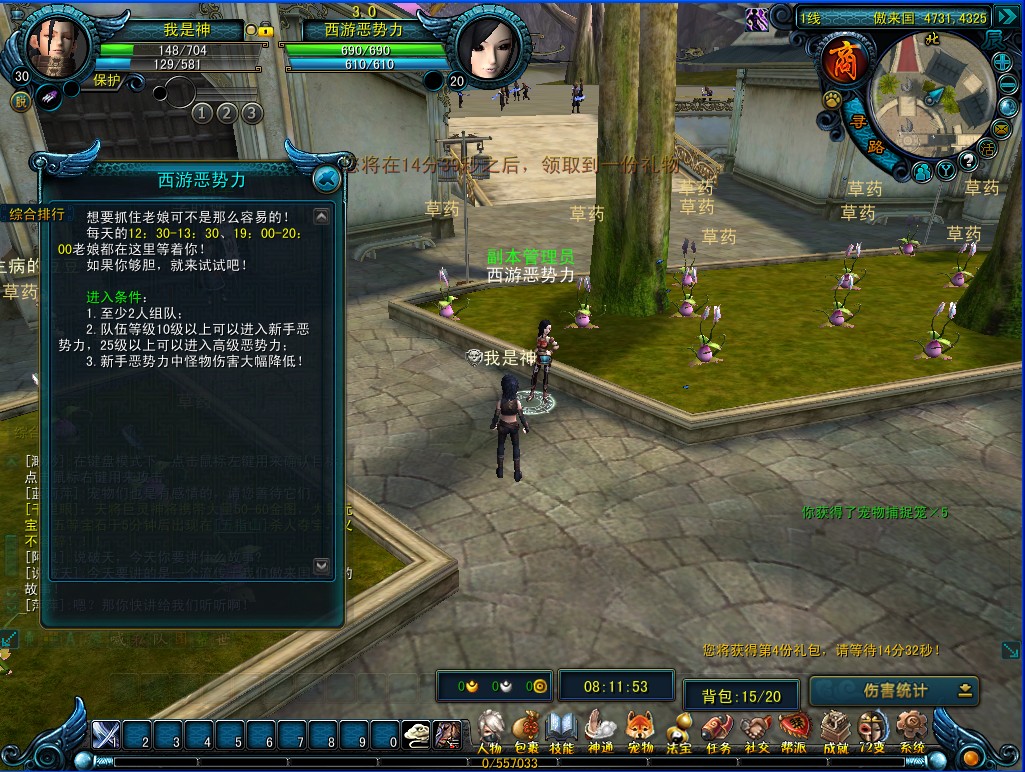Open the 包裹 bag inventory

point(527,730)
